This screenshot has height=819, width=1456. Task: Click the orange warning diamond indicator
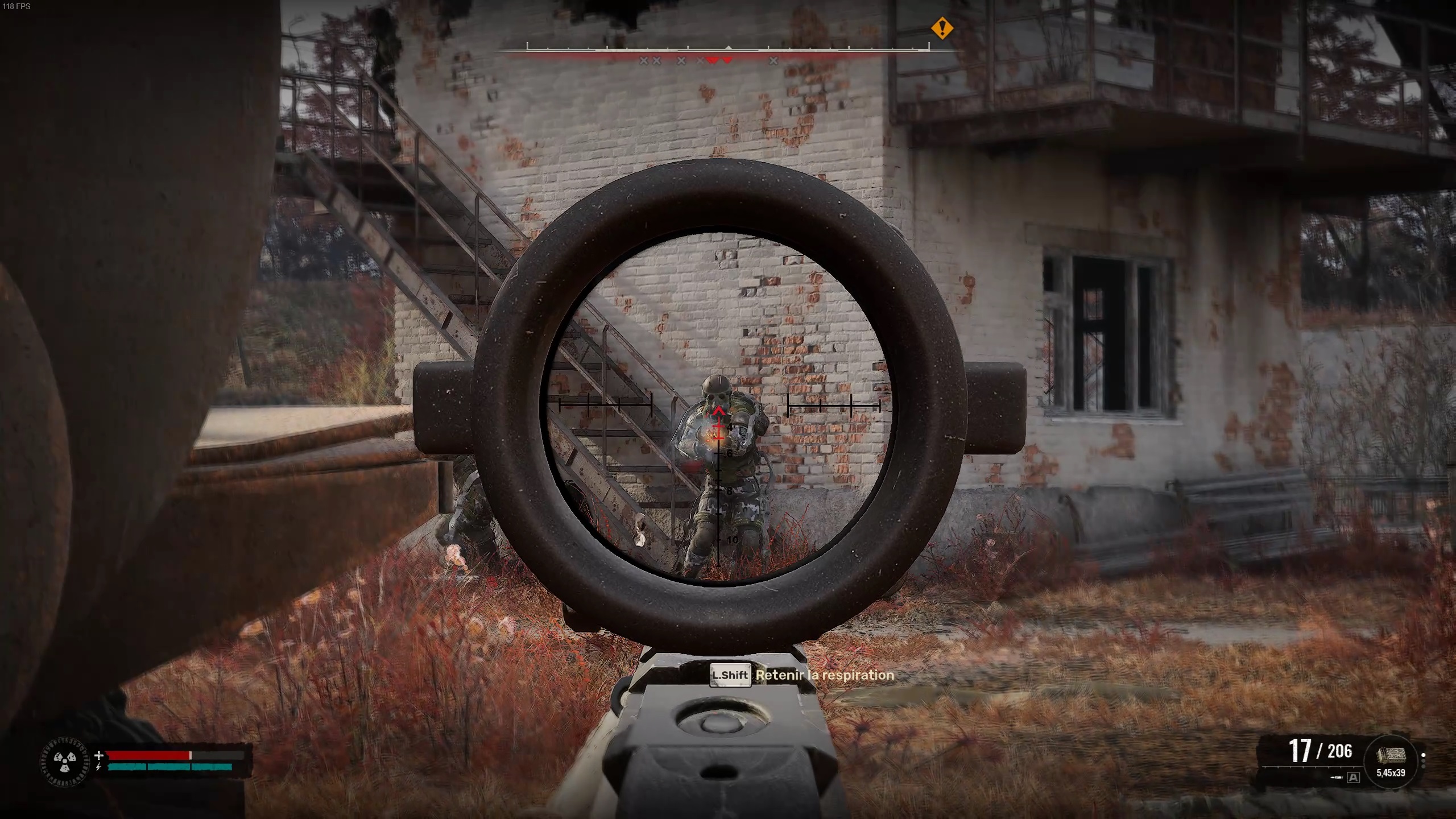(x=941, y=28)
